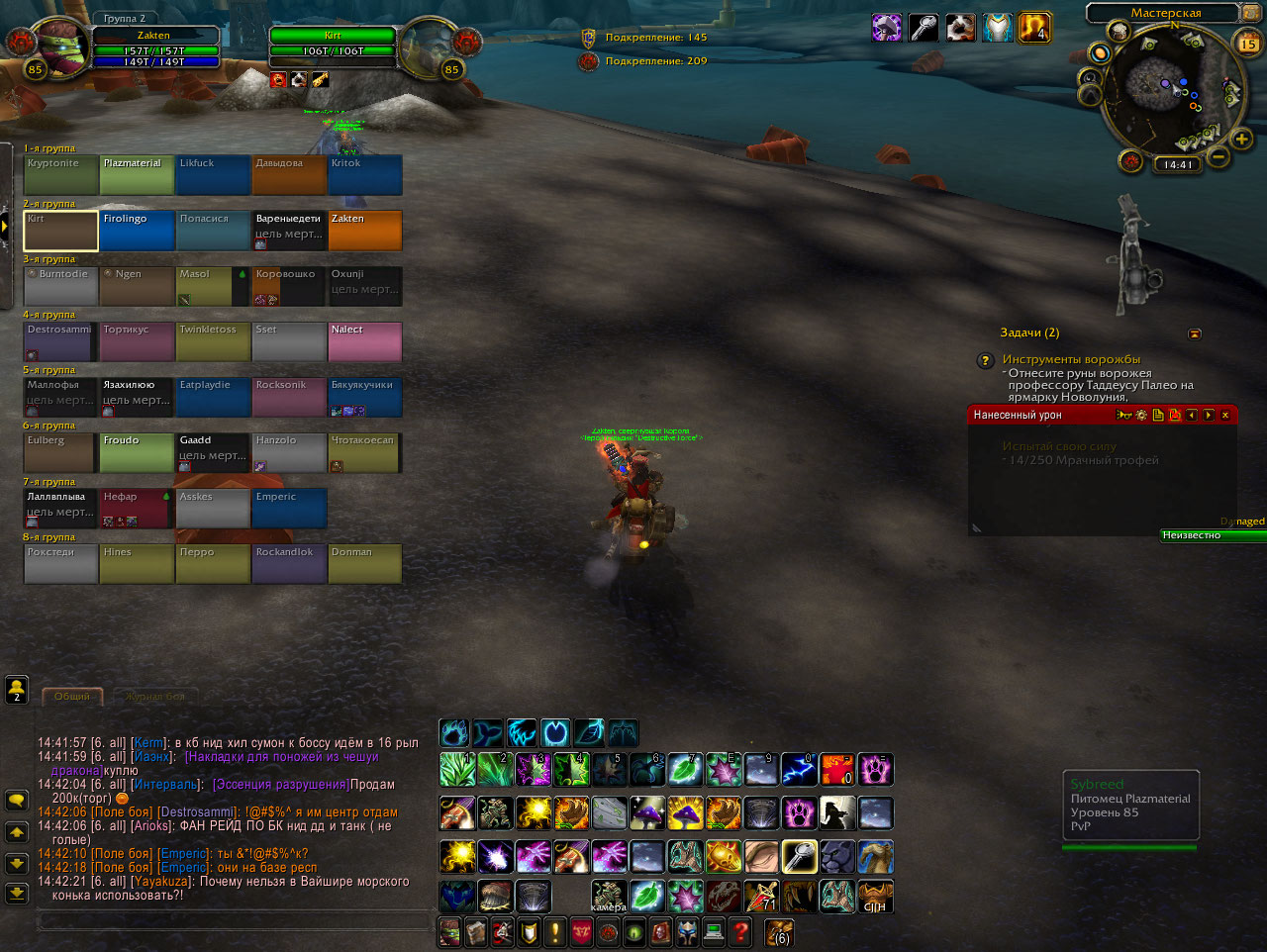Image resolution: width=1267 pixels, height=952 pixels.
Task: Open the yellow exclamation quest log button
Action: pos(554,931)
